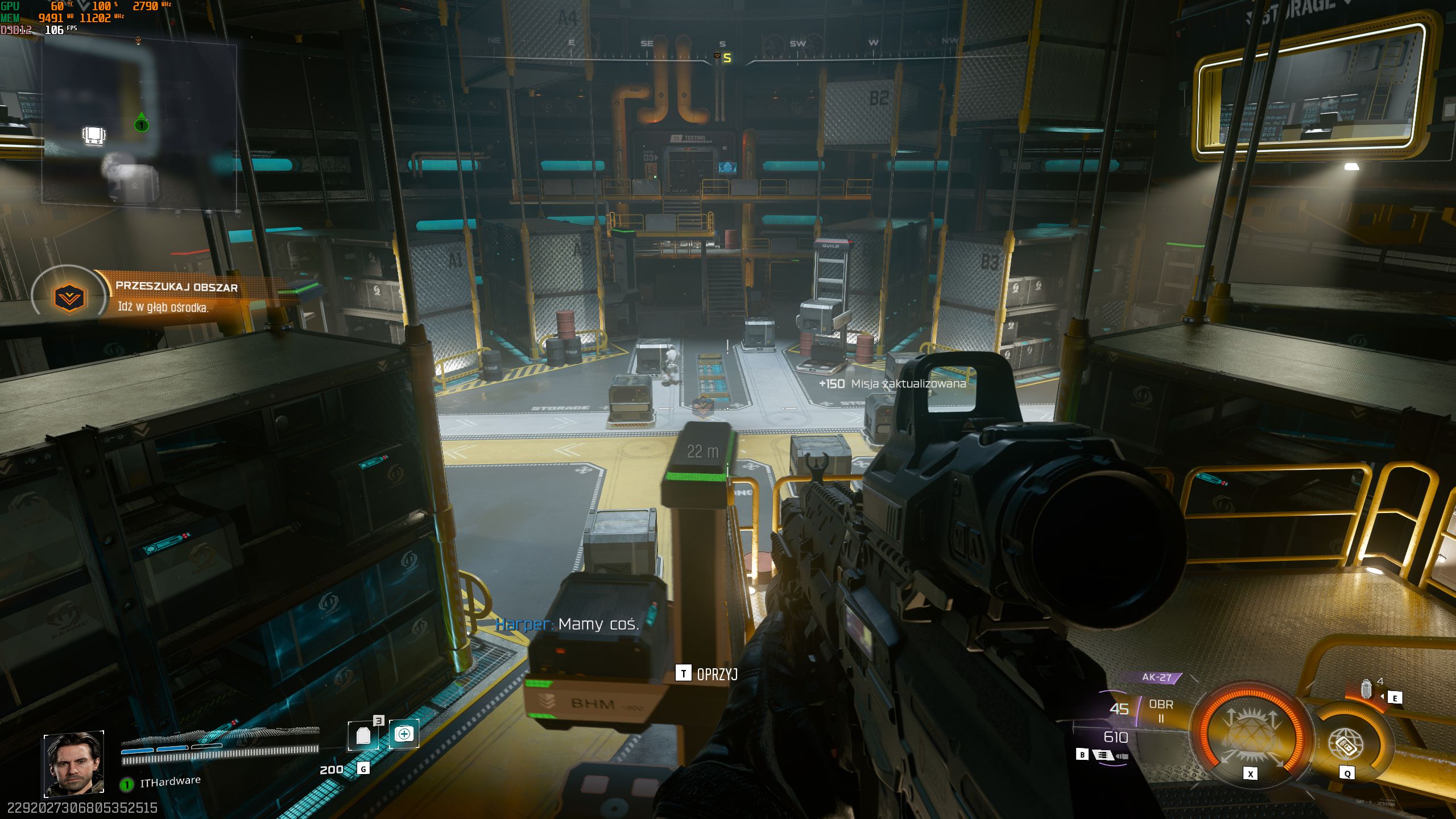This screenshot has width=1456, height=819.
Task: Click the ITHardware player name tag
Action: (170, 782)
